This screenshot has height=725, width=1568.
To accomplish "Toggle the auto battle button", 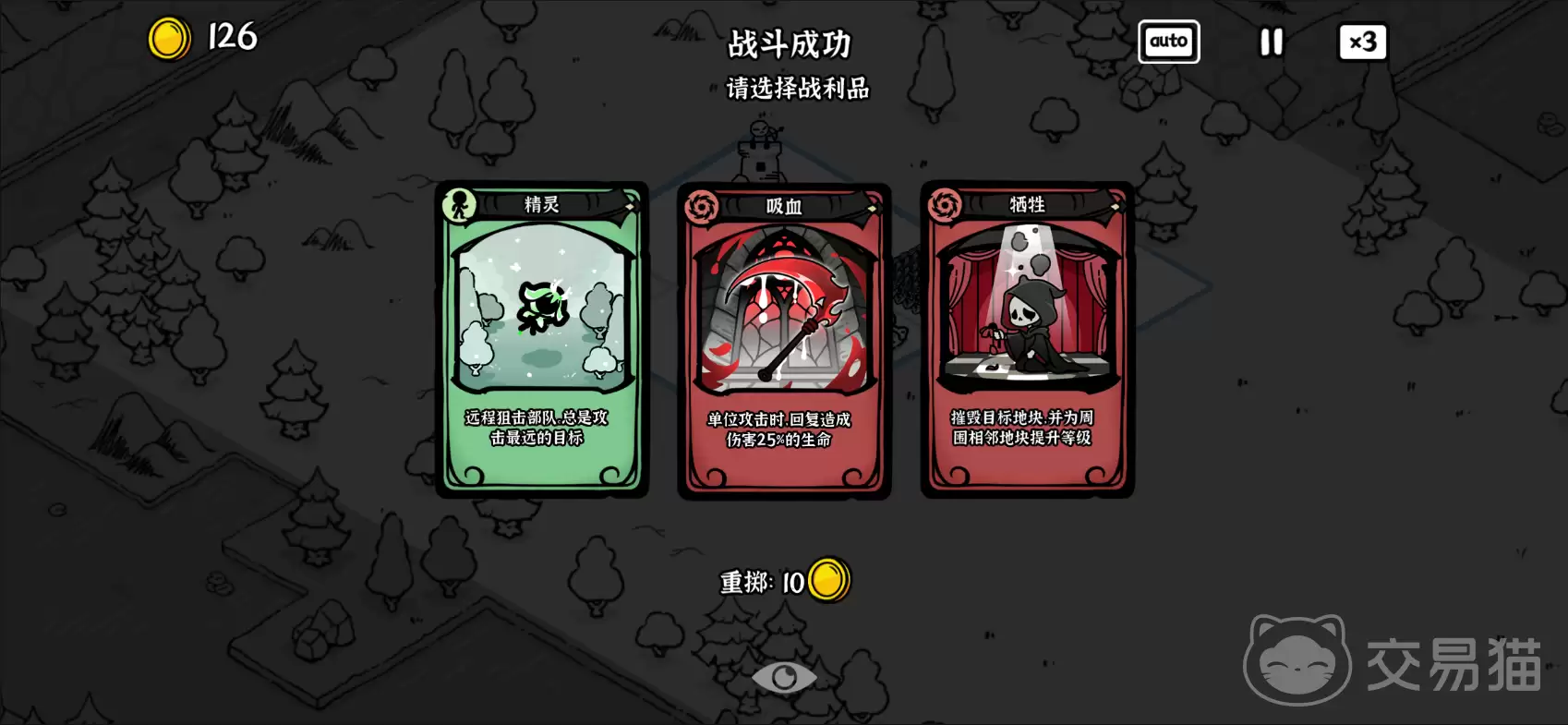I will point(1168,42).
